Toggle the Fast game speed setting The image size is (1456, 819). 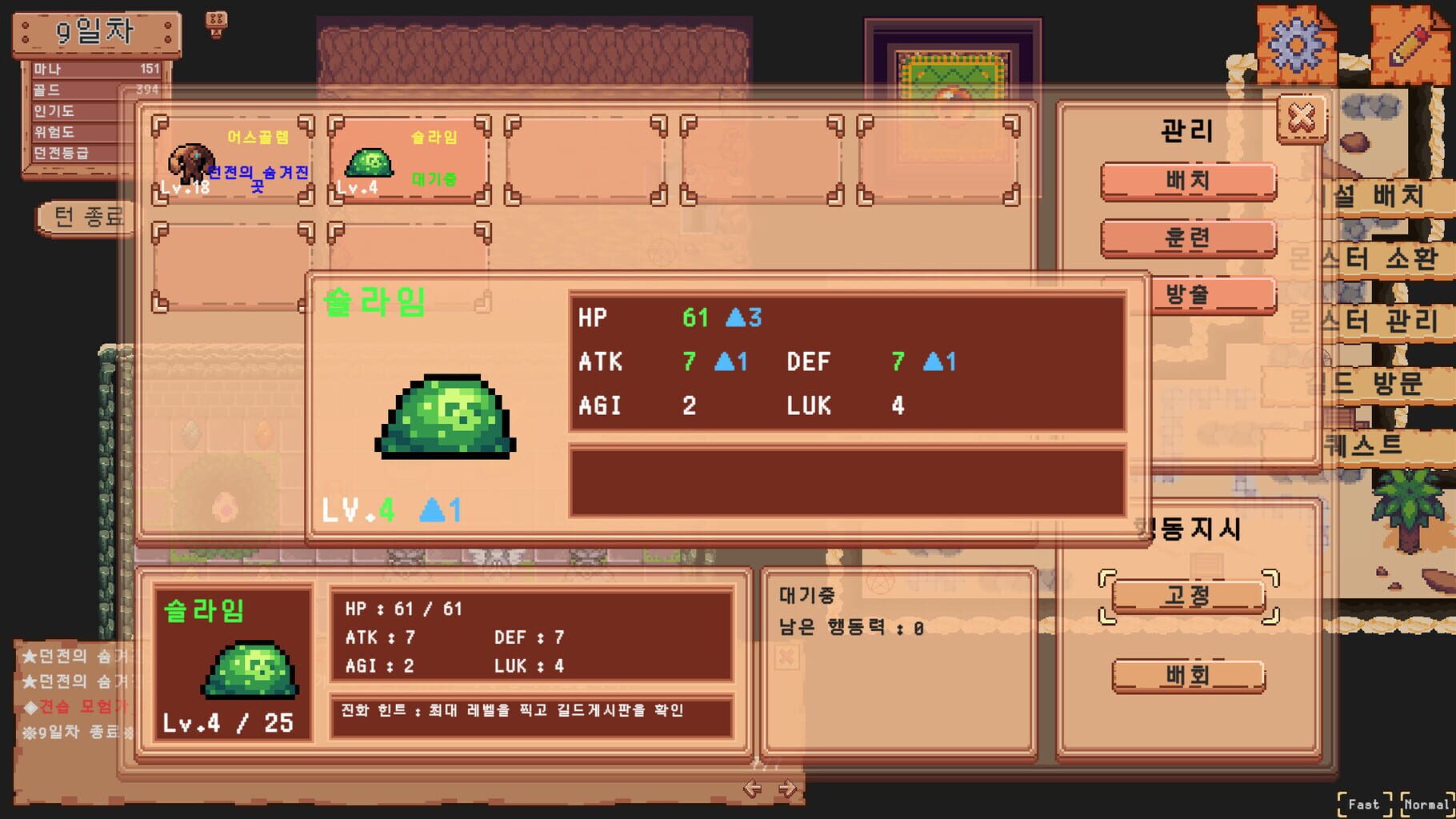point(1363,804)
